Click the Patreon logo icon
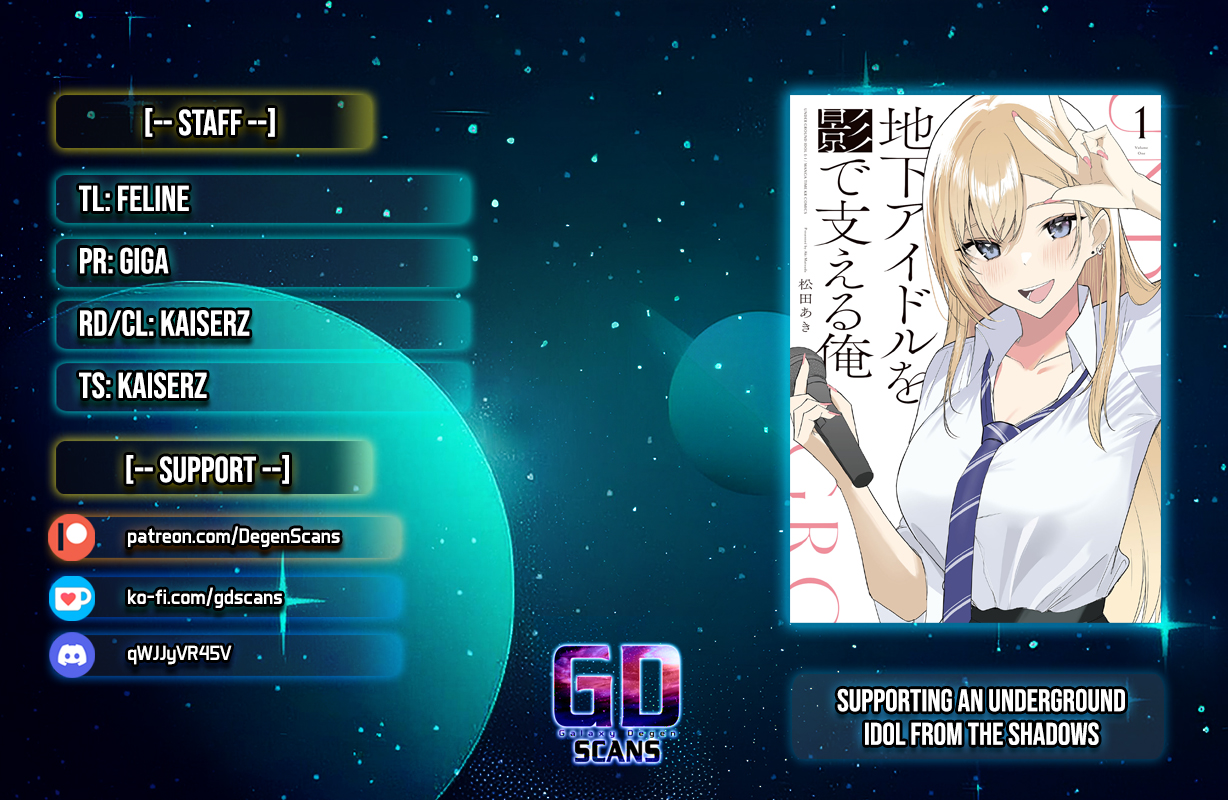Screen dimensions: 1228x800 72,538
